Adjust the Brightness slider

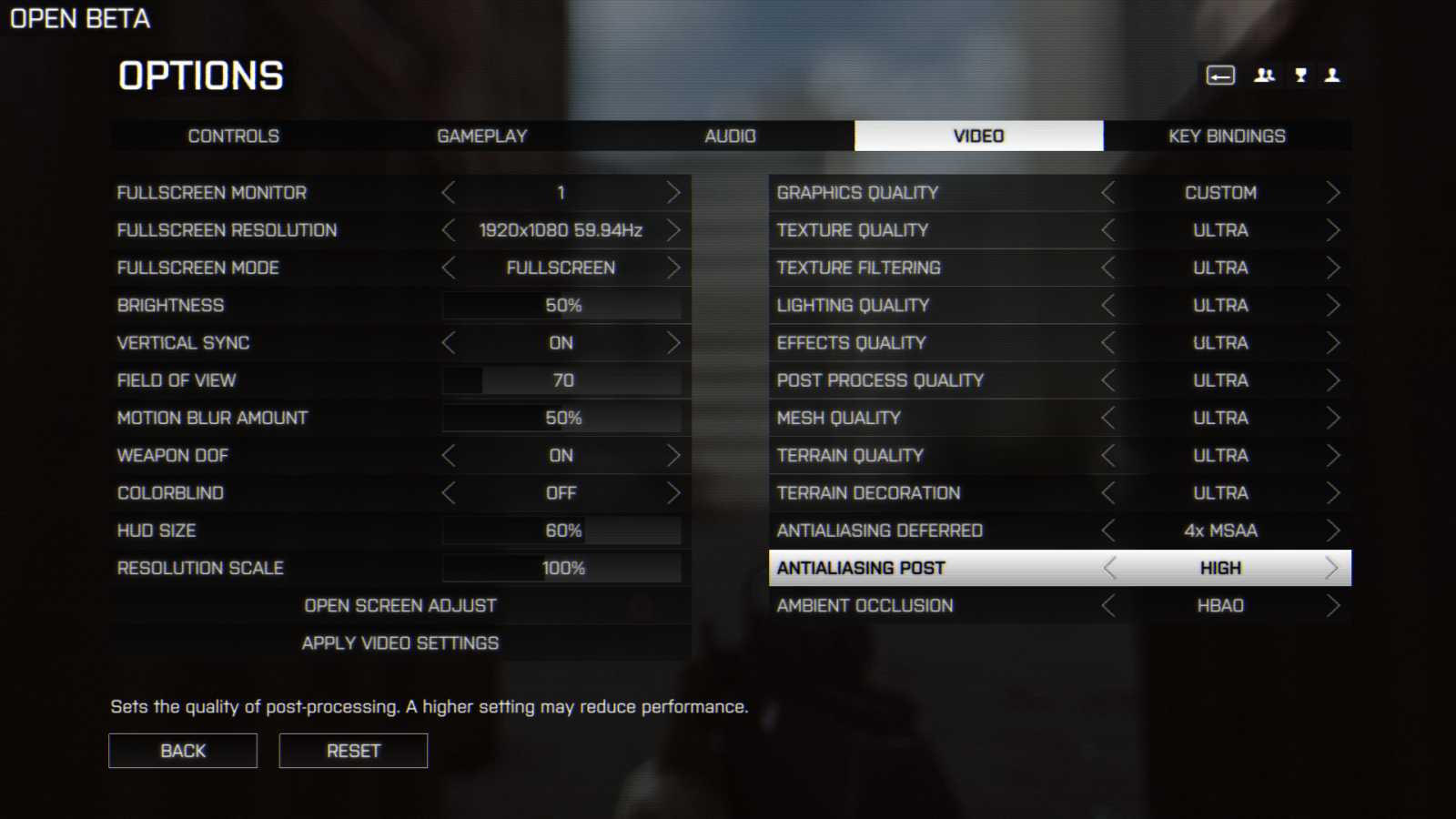click(x=562, y=305)
